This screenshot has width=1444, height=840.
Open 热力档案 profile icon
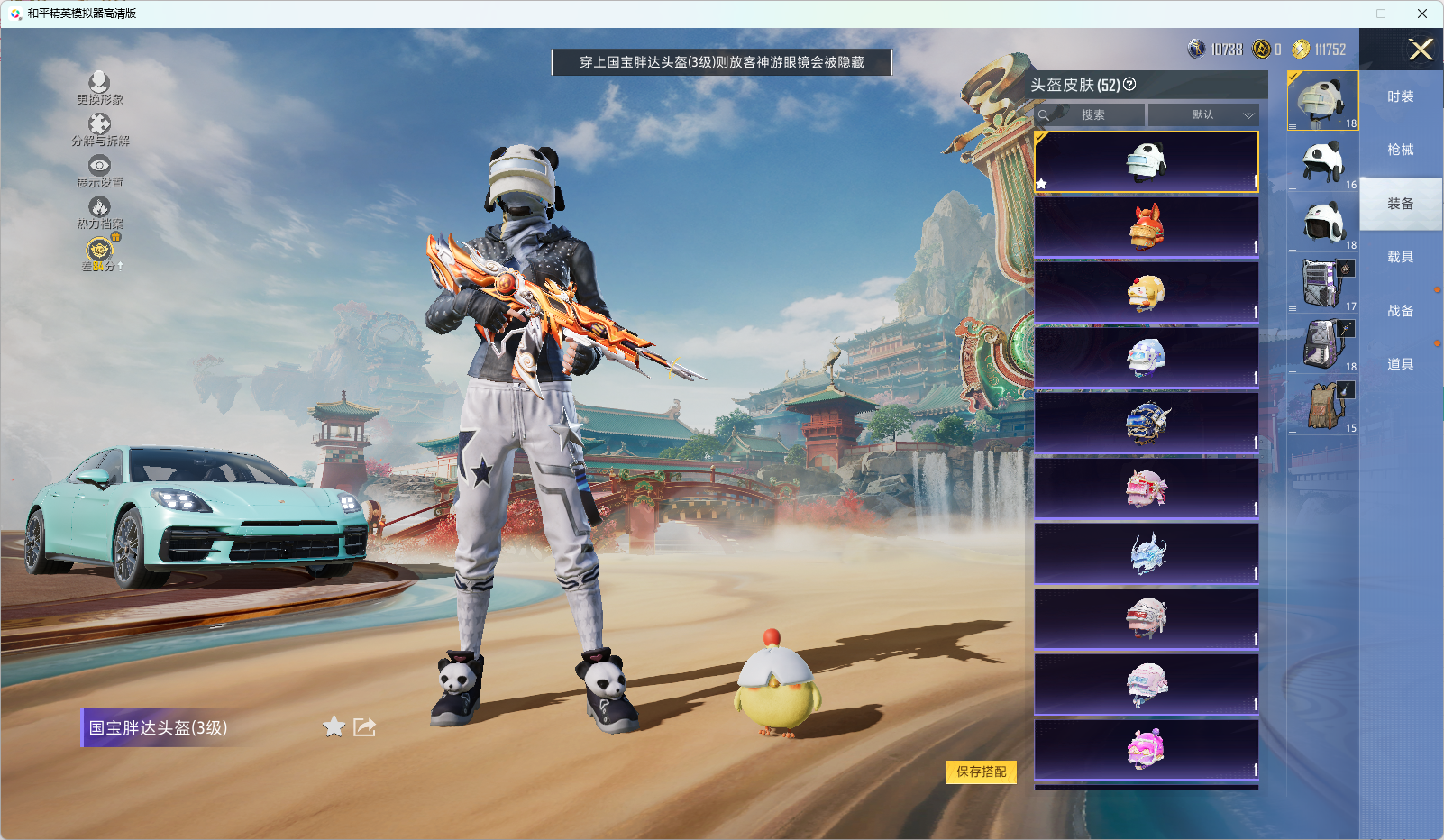tap(99, 213)
